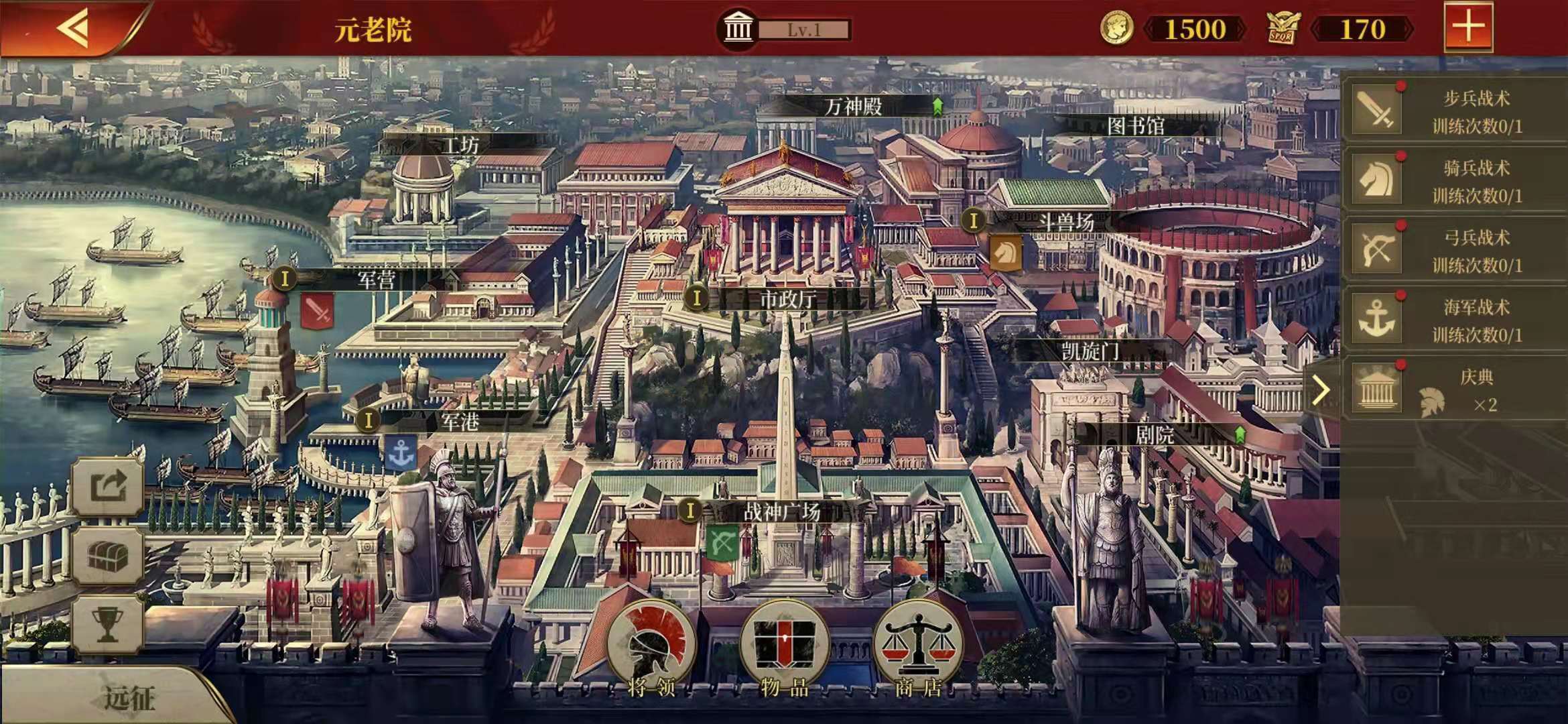Open Cavalry Tactics (骑兵战术) training

[1454, 180]
